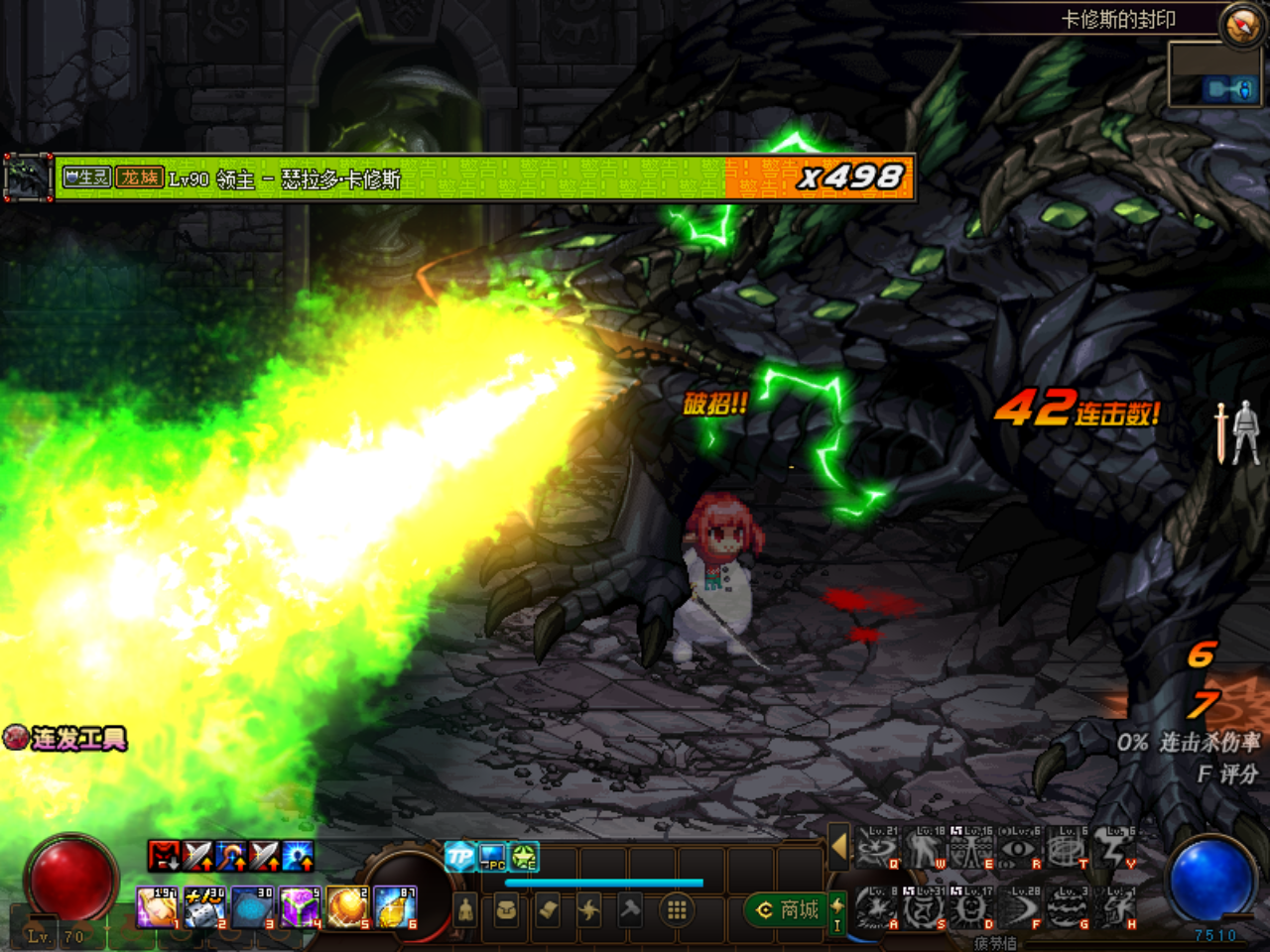Use the consumable in quick slot 1
Screen dimensions: 1270x952
click(157, 907)
